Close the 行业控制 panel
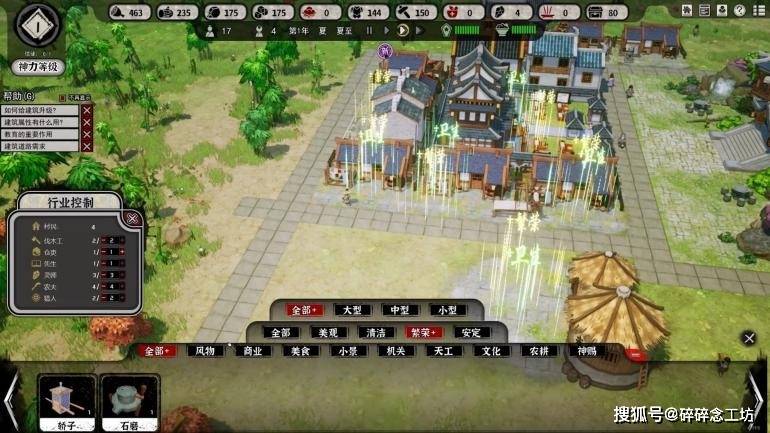This screenshot has width=770, height=433. (133, 219)
